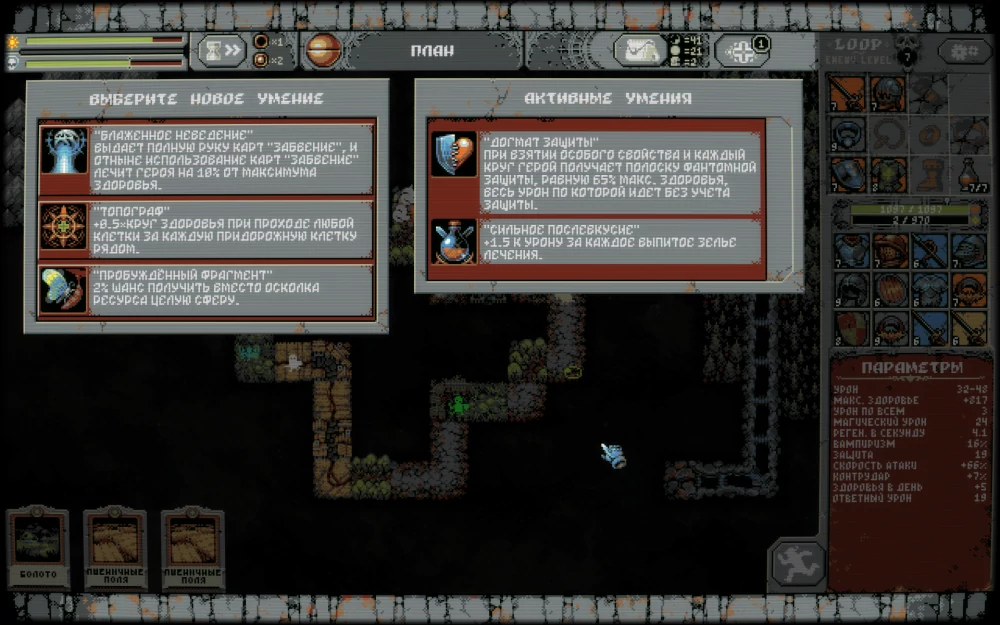Select the red-yellow checkered shield in inventory
The width and height of the screenshot is (1000, 625).
(x=852, y=328)
